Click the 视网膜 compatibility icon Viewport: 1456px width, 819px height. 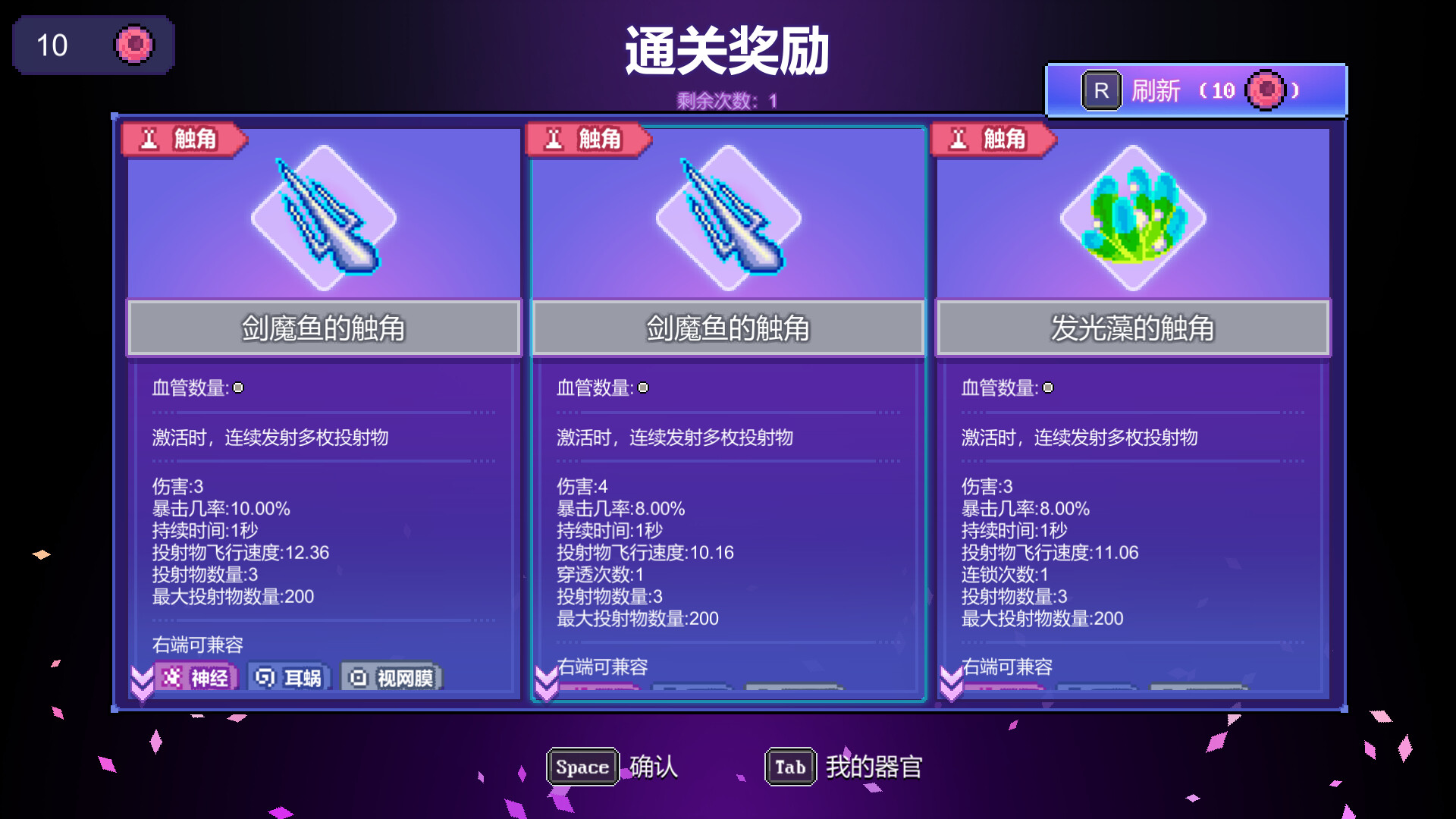point(391,677)
